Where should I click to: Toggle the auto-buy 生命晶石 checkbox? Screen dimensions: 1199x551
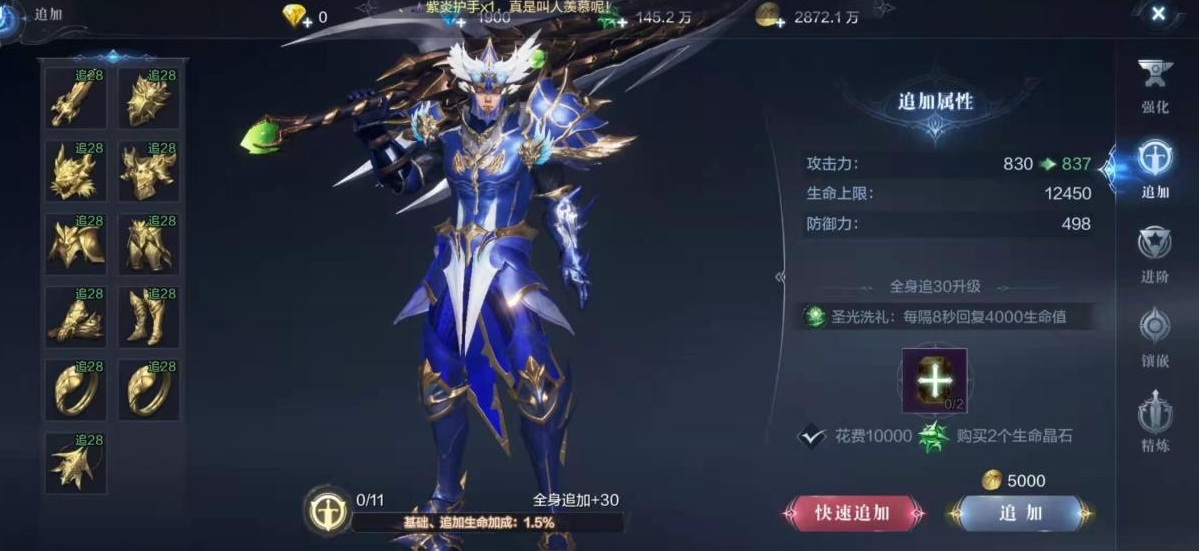(x=811, y=436)
